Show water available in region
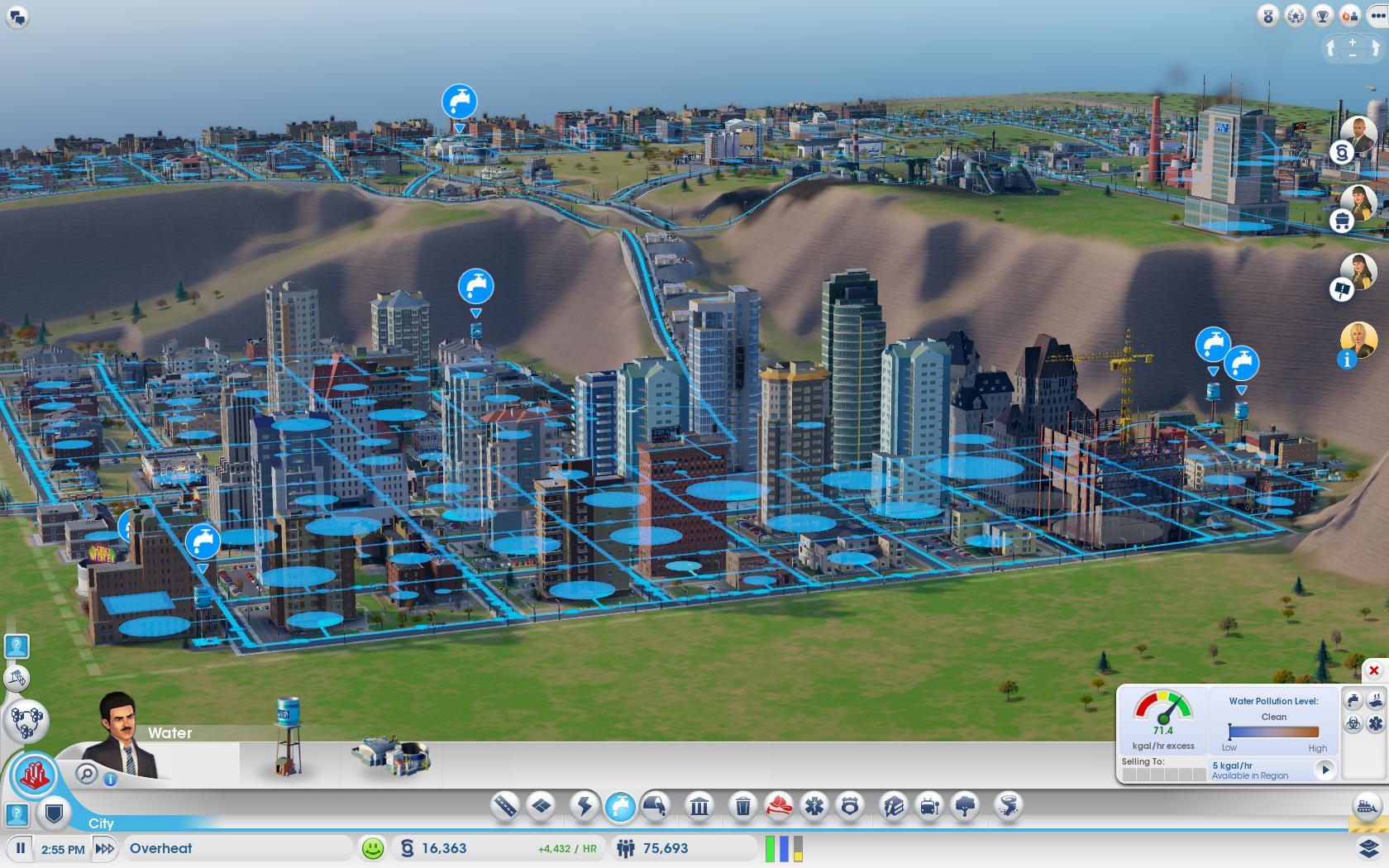The image size is (1389, 868). (x=1325, y=770)
